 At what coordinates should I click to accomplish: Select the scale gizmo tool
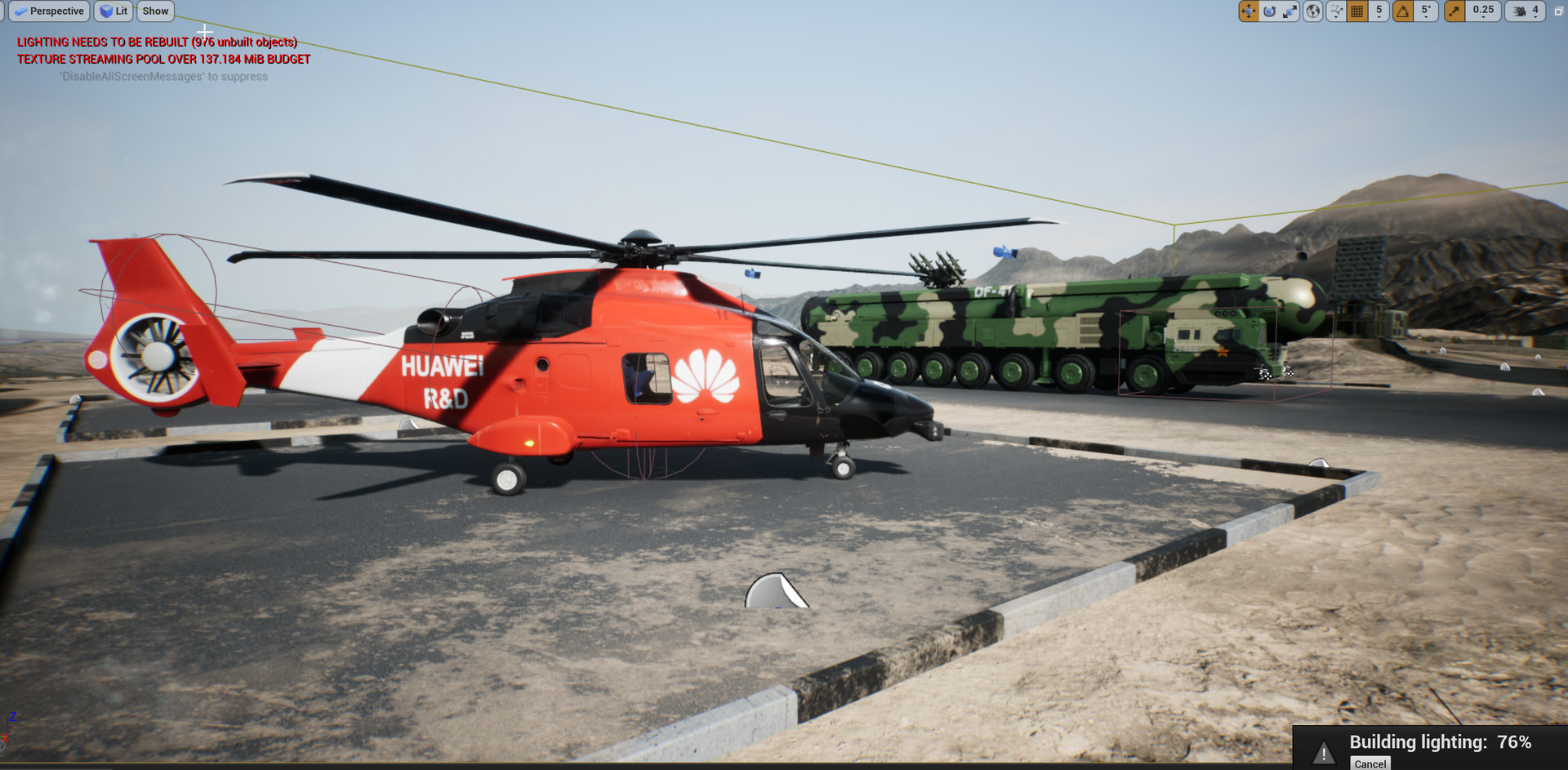click(x=1290, y=11)
